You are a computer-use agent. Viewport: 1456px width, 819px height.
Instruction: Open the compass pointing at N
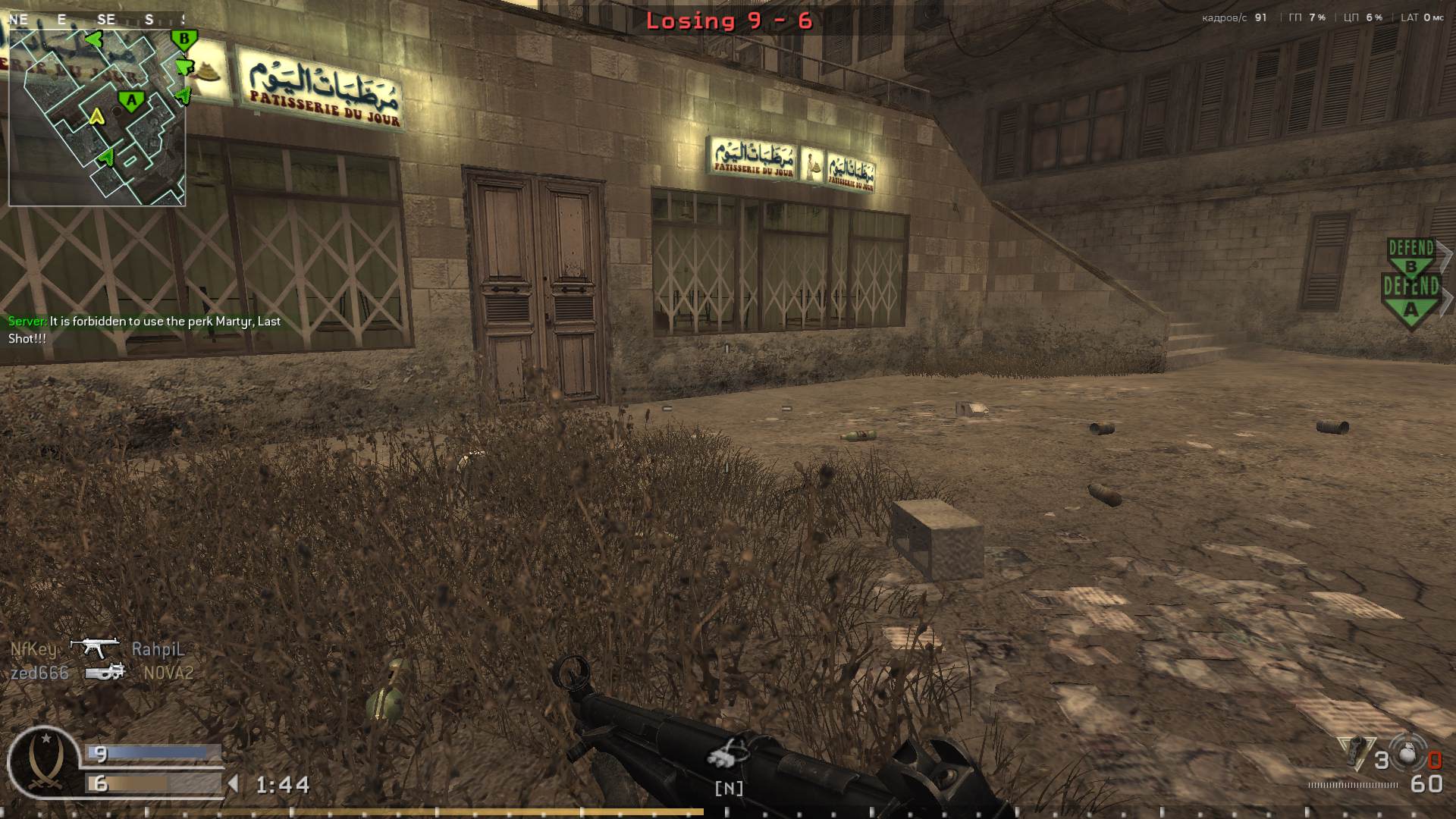[x=728, y=789]
